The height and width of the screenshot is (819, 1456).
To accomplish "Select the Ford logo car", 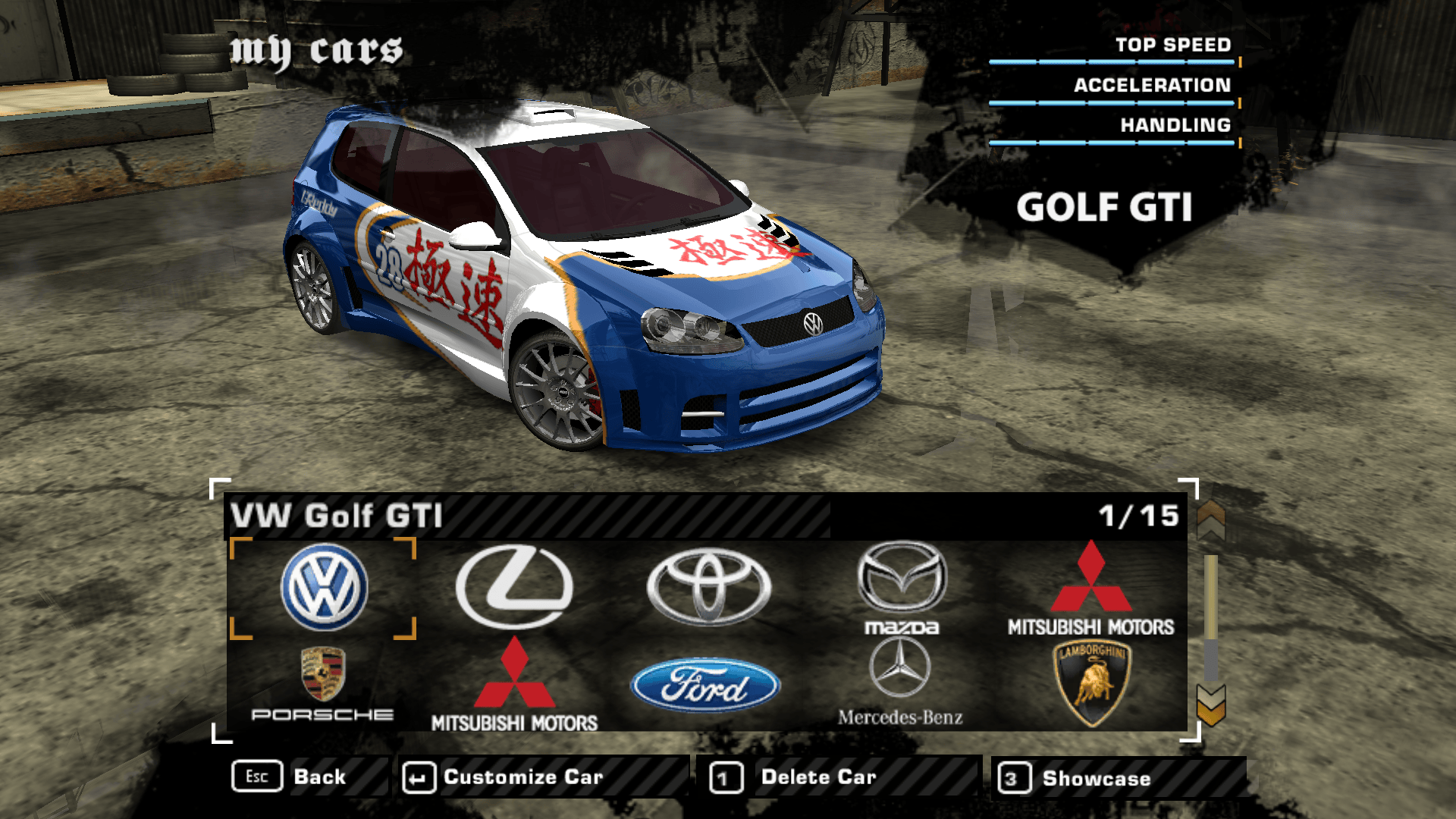I will pos(705,686).
